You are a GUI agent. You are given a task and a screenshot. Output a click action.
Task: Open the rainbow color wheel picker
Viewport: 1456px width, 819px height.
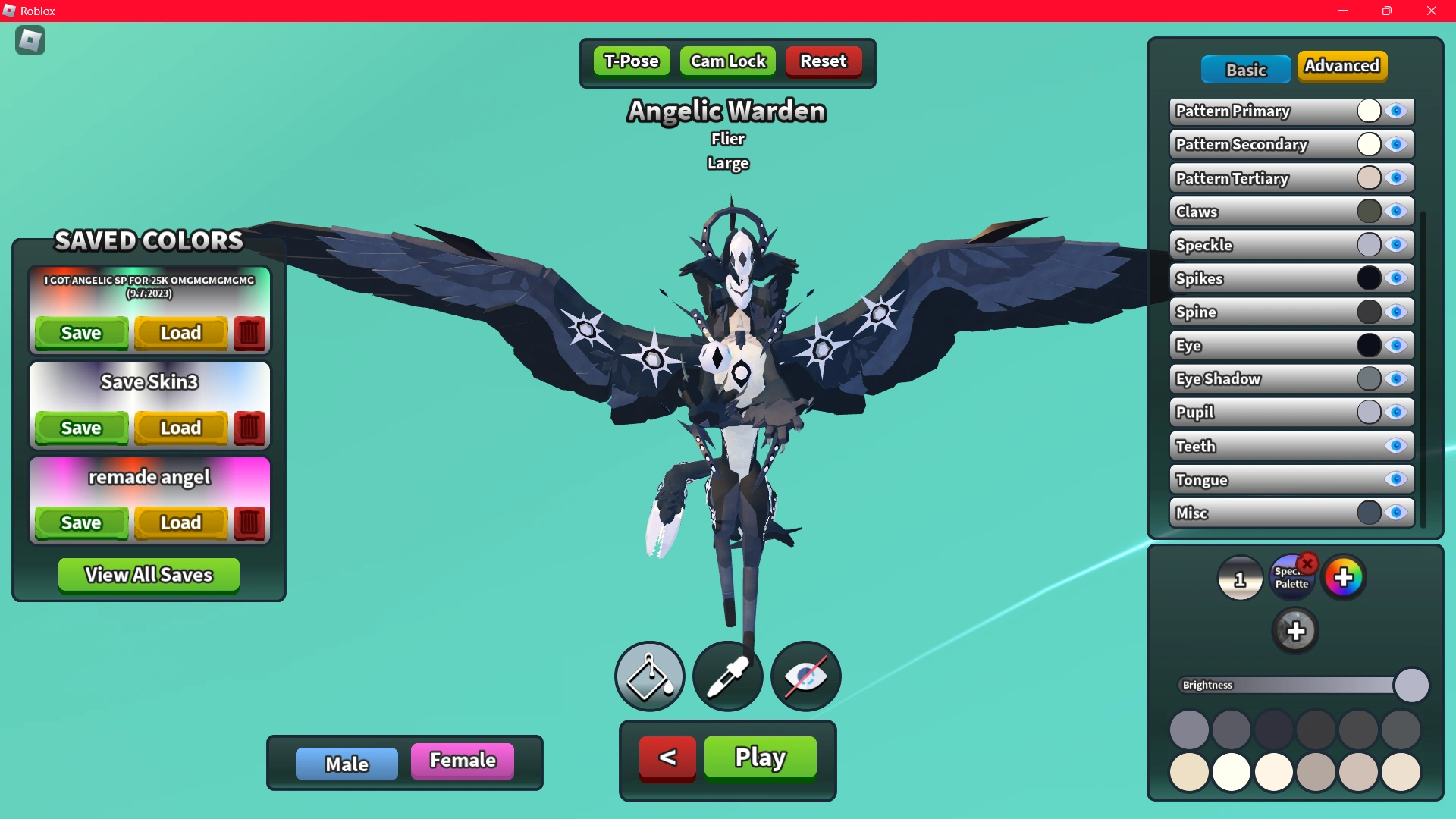tap(1344, 576)
